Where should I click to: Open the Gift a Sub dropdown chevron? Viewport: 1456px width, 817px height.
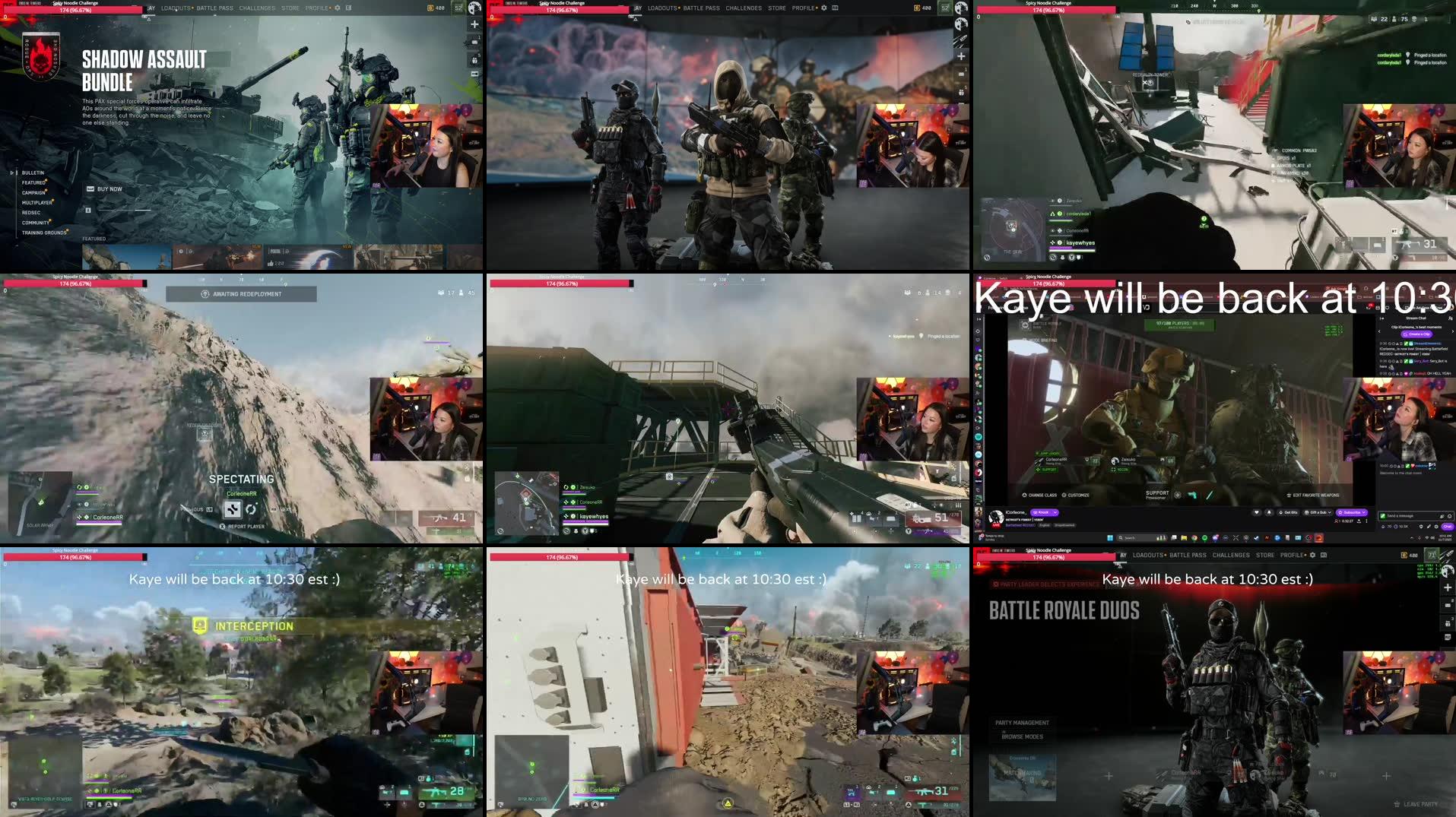(1330, 511)
